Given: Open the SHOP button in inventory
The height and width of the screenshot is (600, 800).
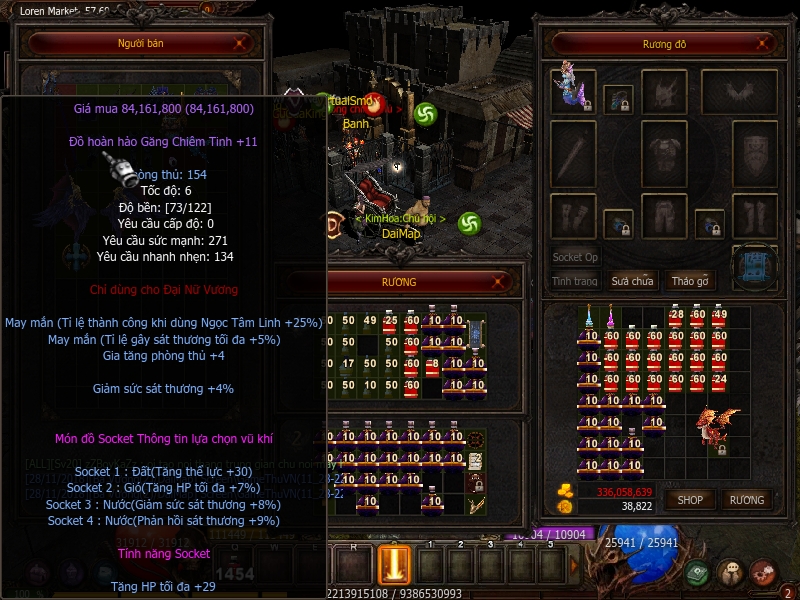Looking at the screenshot, I should [x=690, y=499].
